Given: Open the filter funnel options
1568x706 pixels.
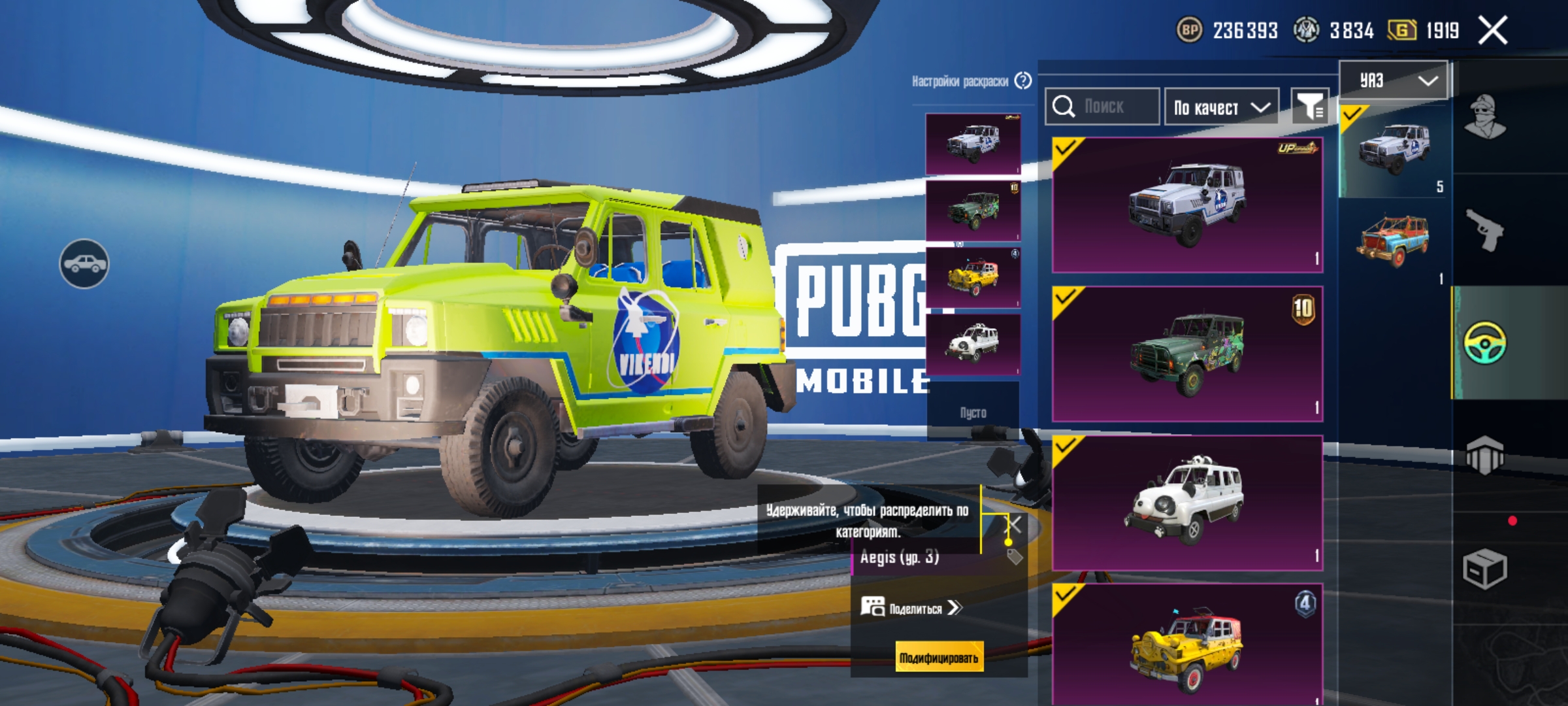Looking at the screenshot, I should [x=1310, y=107].
